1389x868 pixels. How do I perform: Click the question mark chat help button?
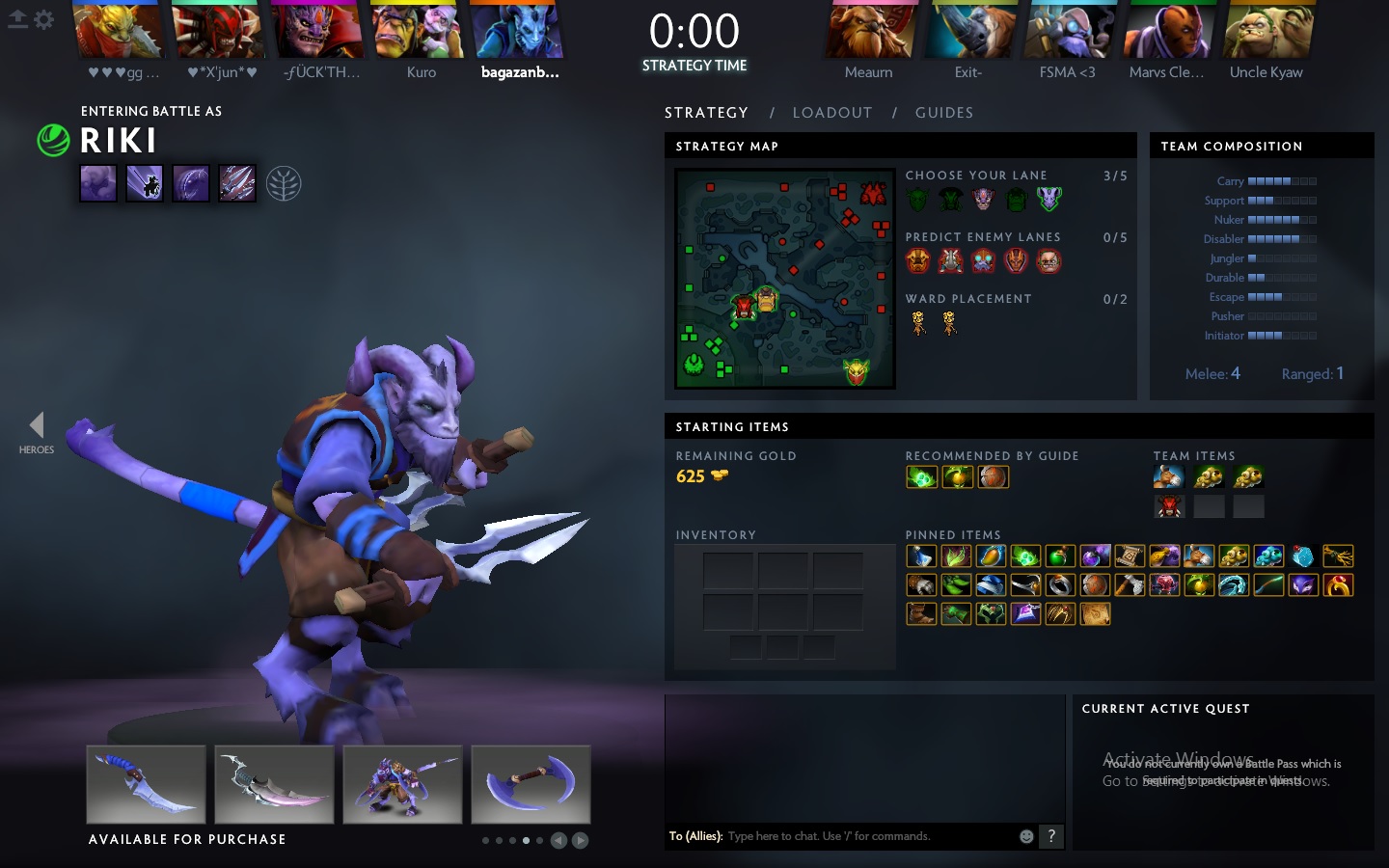(x=1051, y=836)
